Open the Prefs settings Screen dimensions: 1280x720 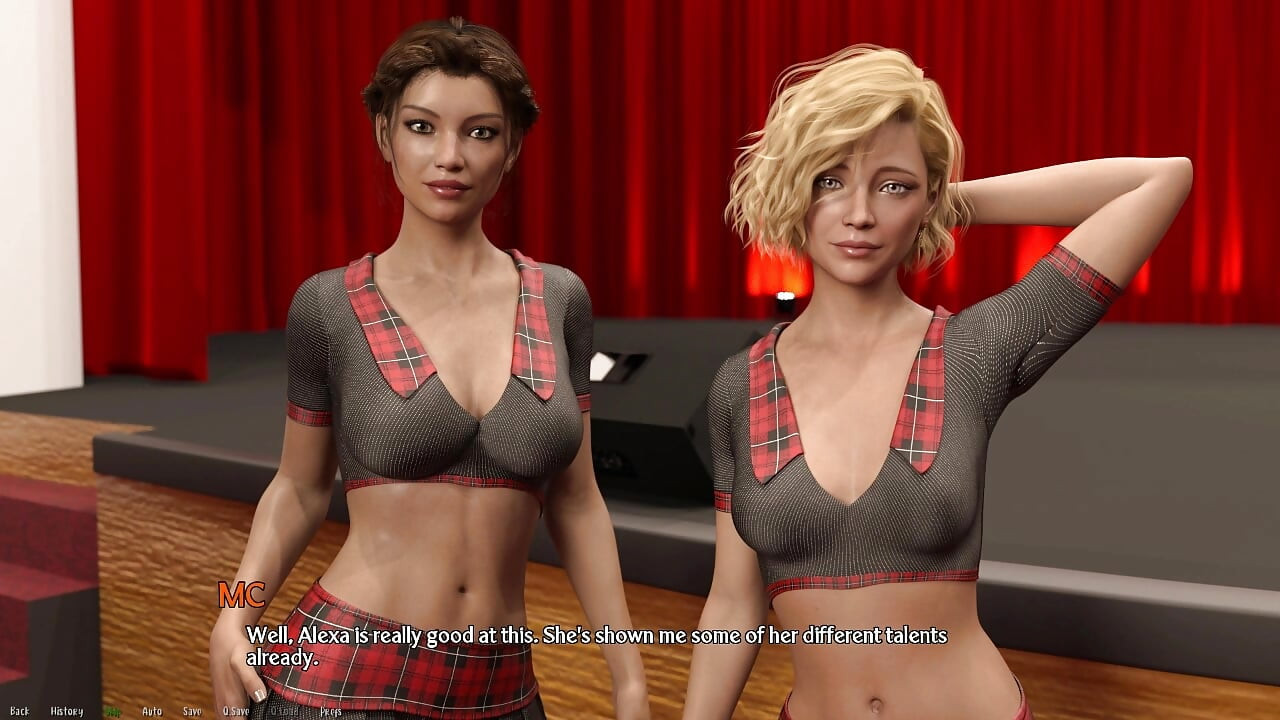pos(331,711)
